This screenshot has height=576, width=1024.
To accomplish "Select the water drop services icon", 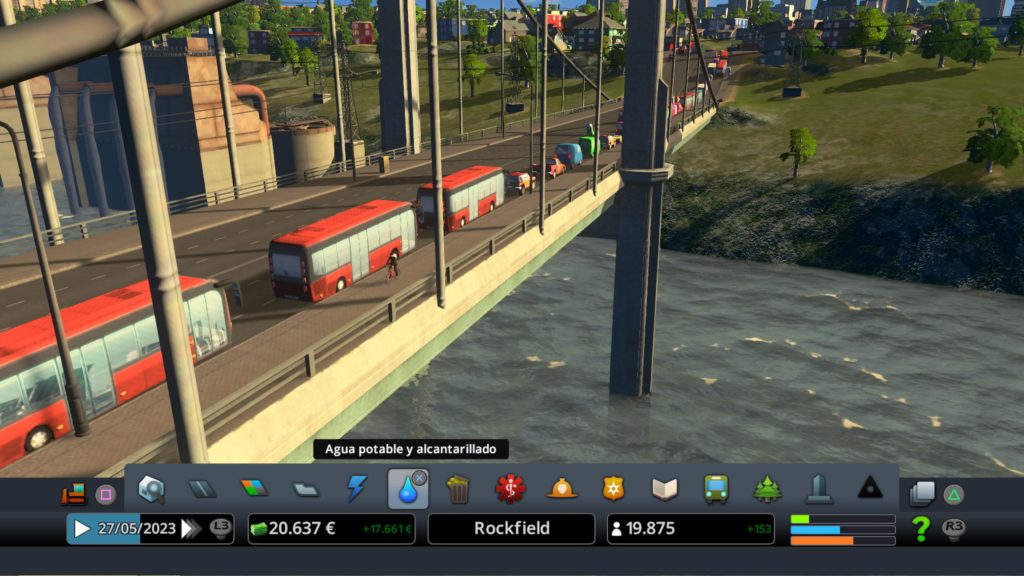I will click(406, 490).
